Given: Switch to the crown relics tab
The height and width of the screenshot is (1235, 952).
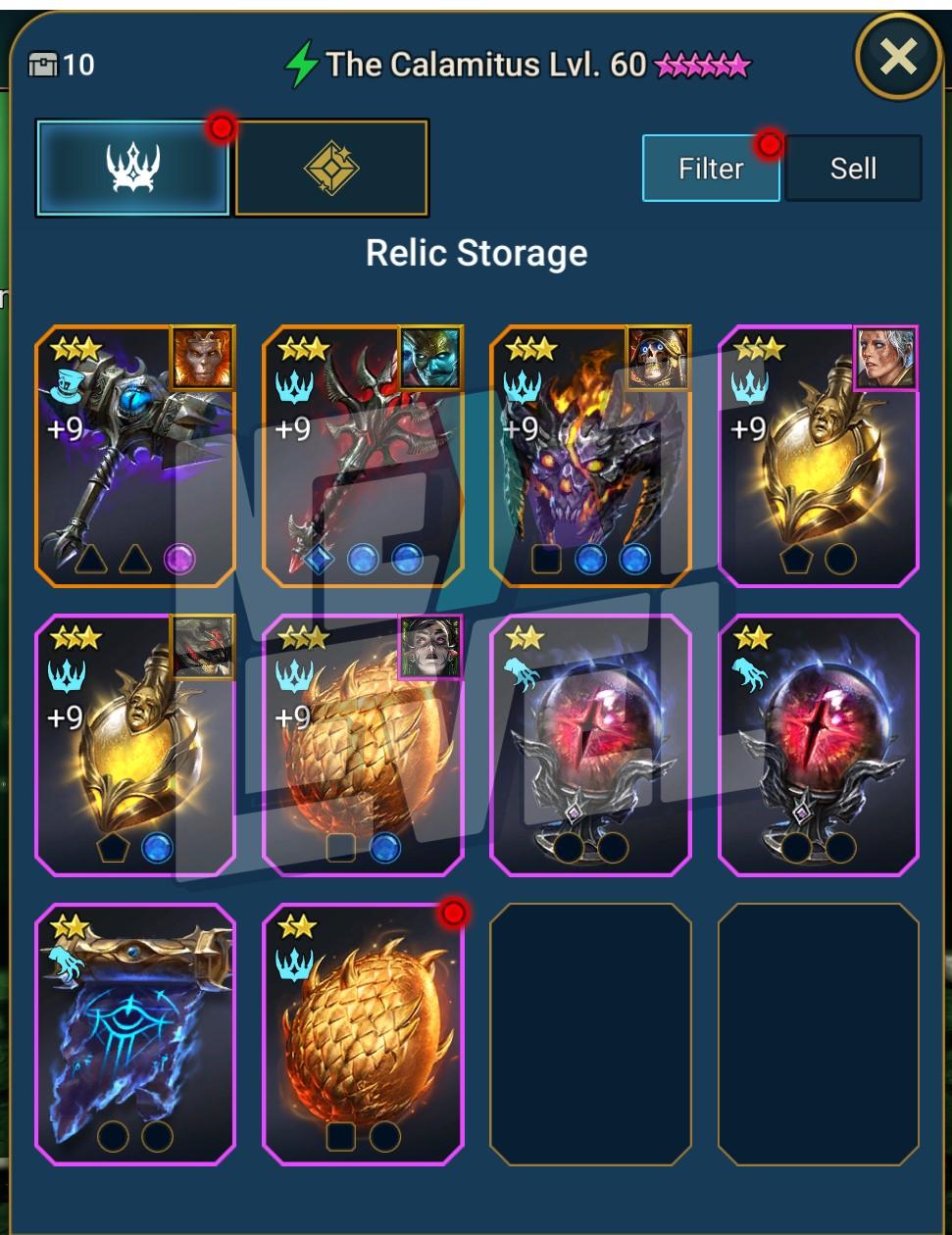Looking at the screenshot, I should (133, 168).
